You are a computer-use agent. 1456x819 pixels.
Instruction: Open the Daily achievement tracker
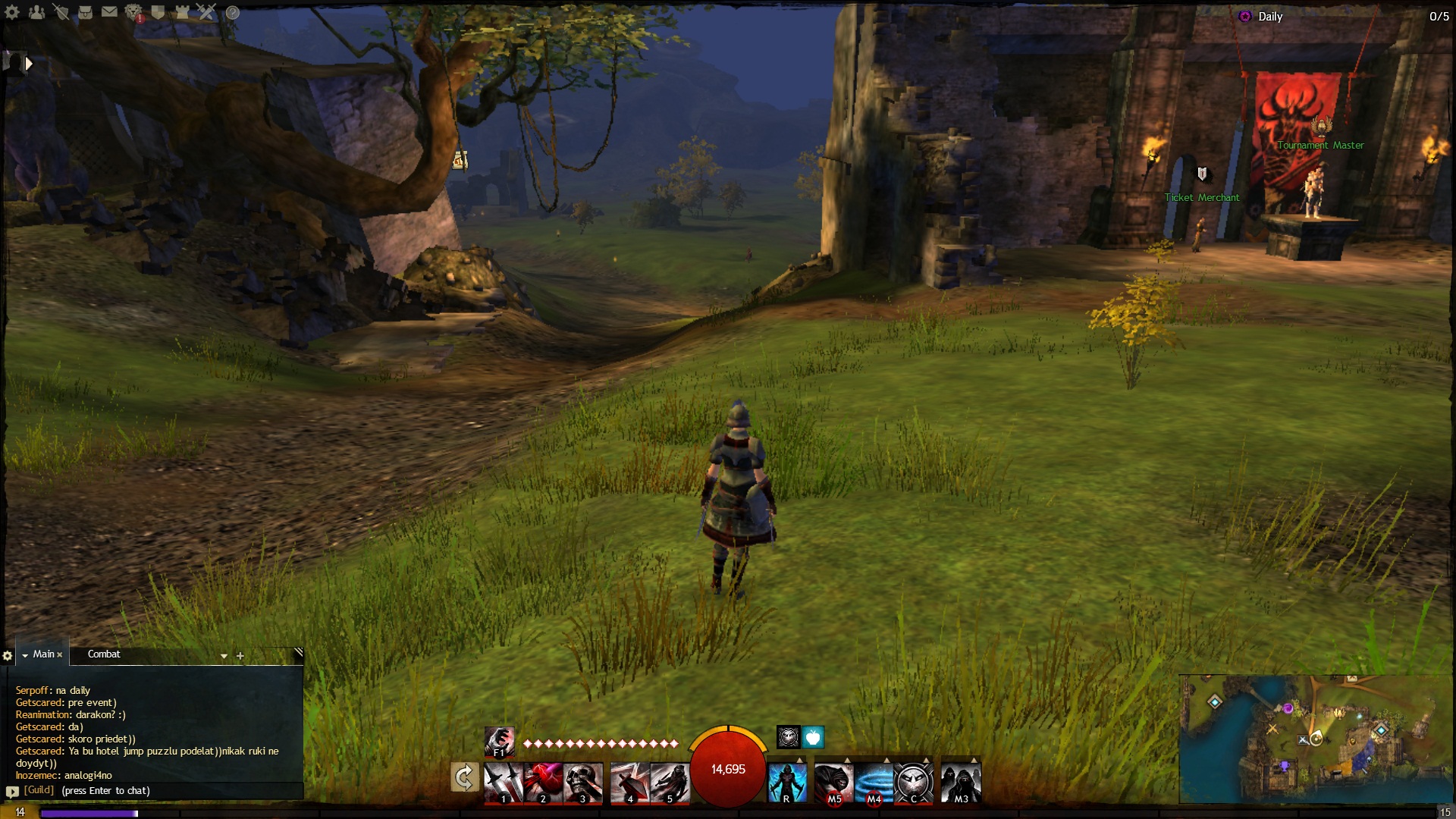(x=1269, y=17)
